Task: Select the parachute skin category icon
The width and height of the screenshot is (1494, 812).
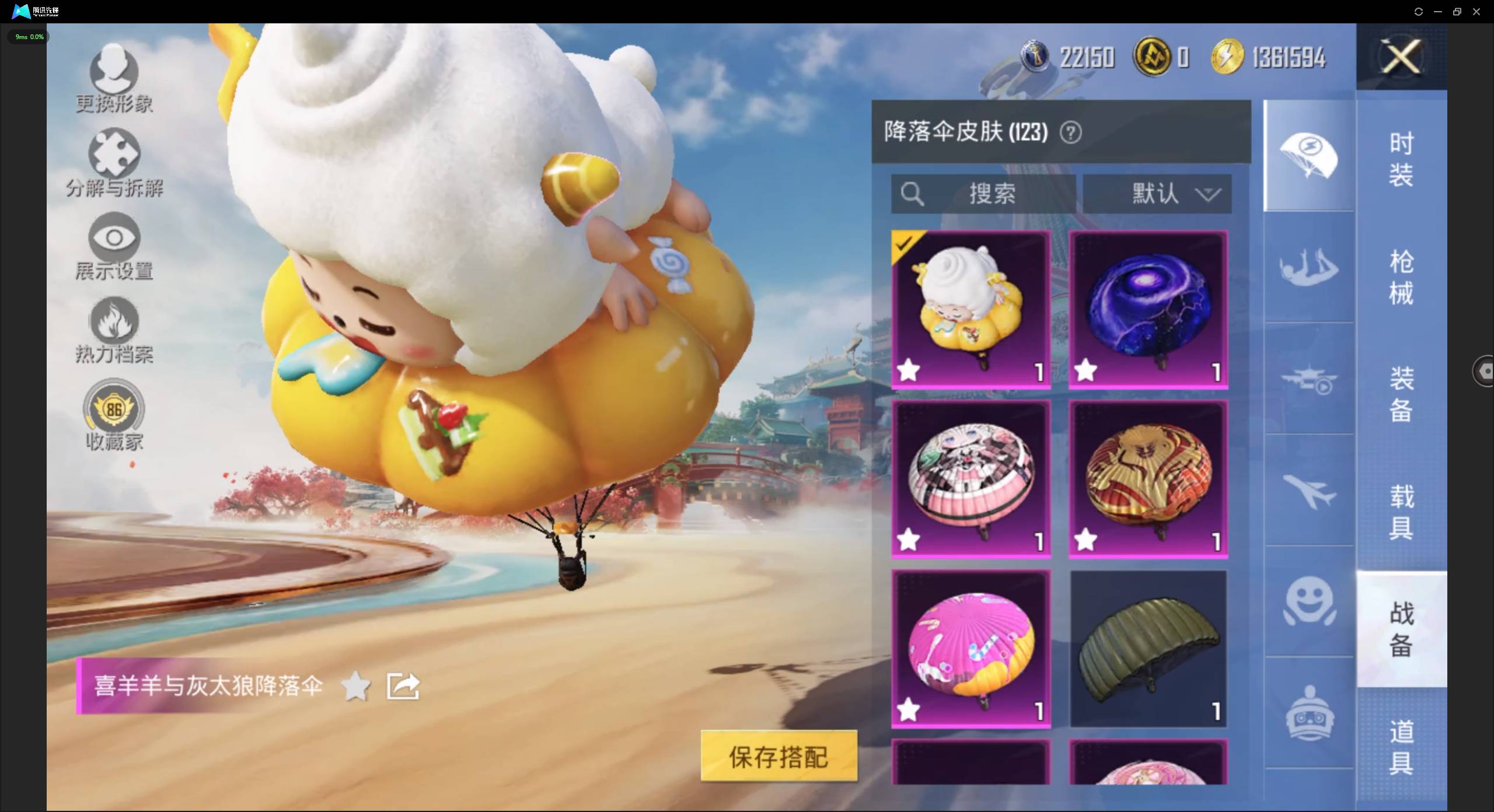Action: coord(1309,156)
